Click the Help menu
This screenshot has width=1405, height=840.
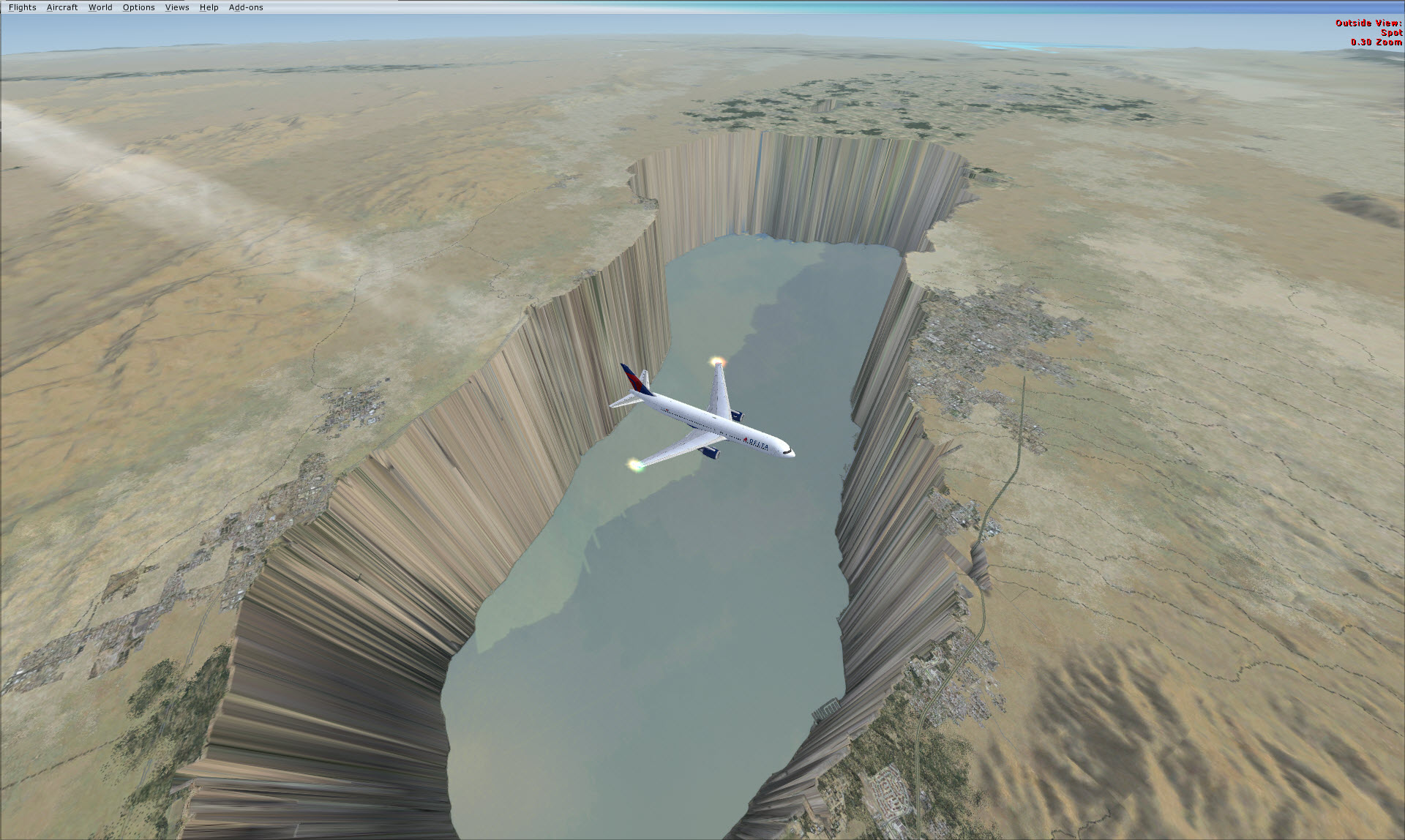pyautogui.click(x=209, y=7)
